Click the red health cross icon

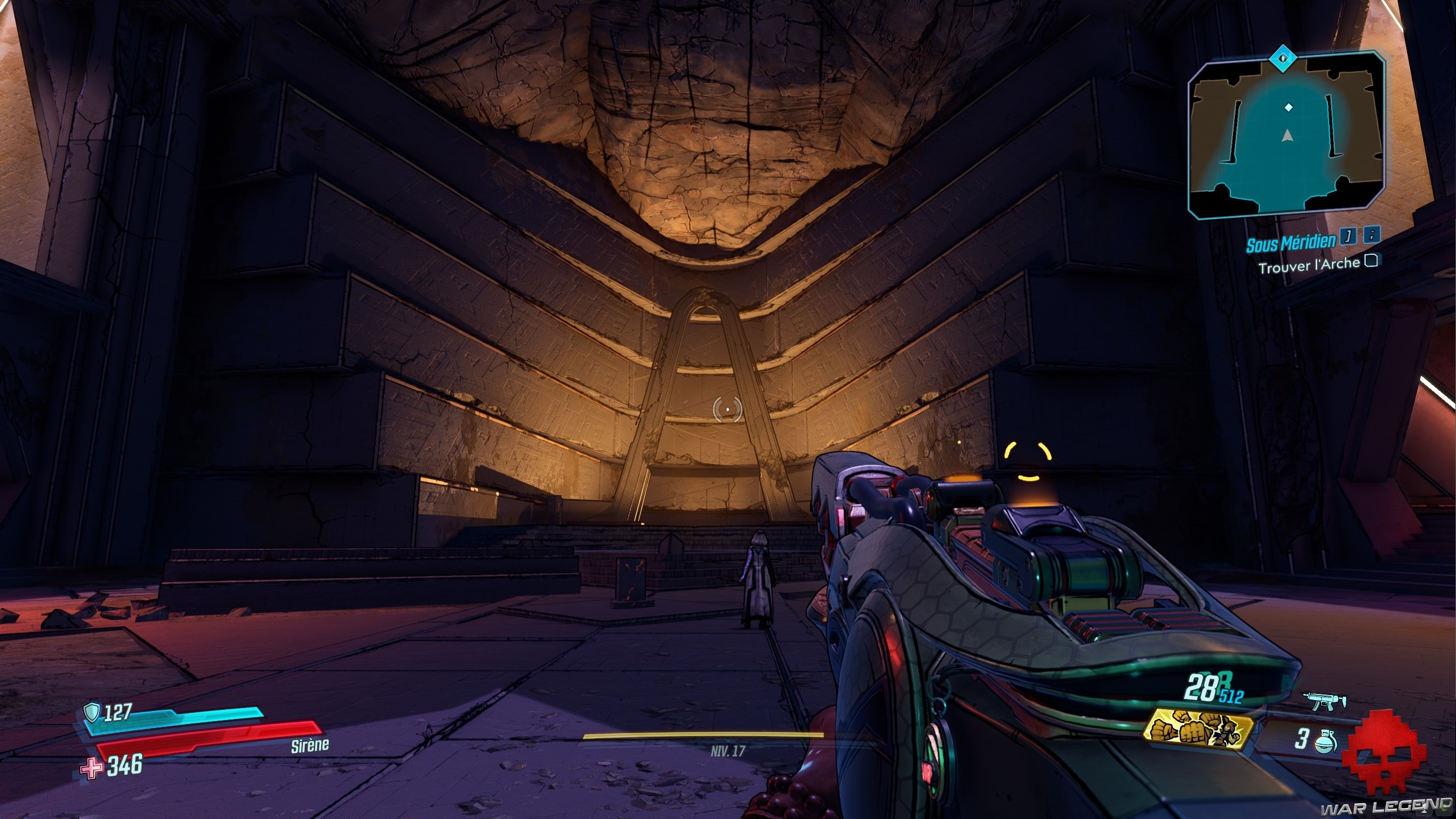(x=90, y=770)
